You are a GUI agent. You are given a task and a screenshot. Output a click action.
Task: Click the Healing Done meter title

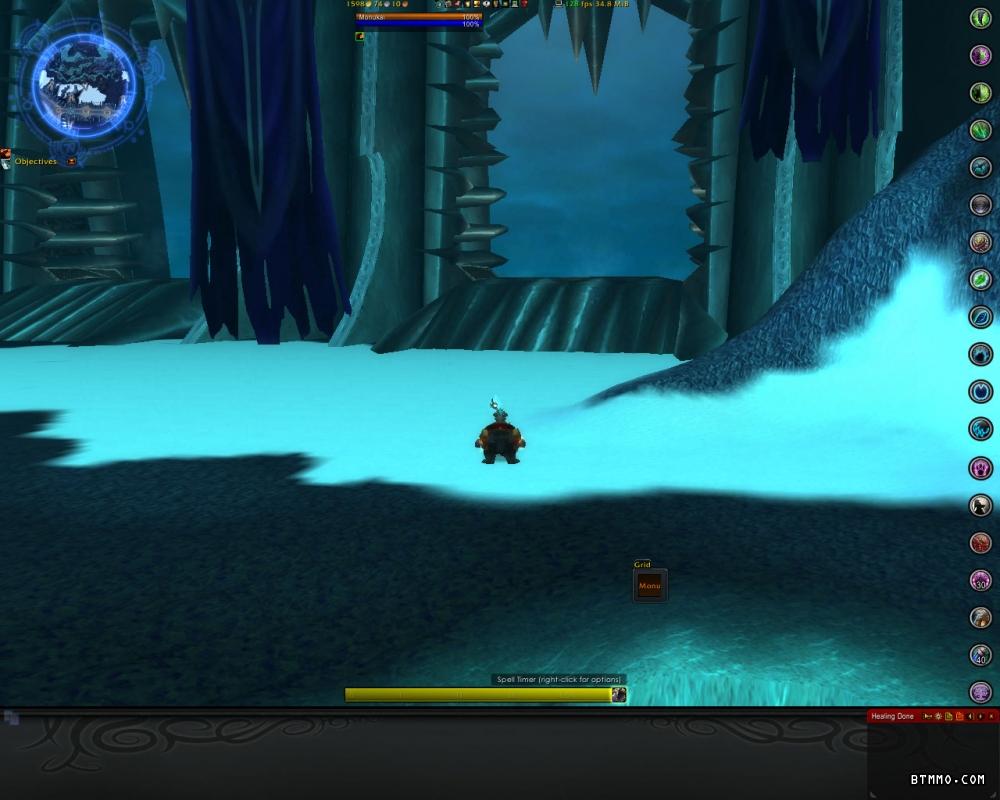coord(892,716)
